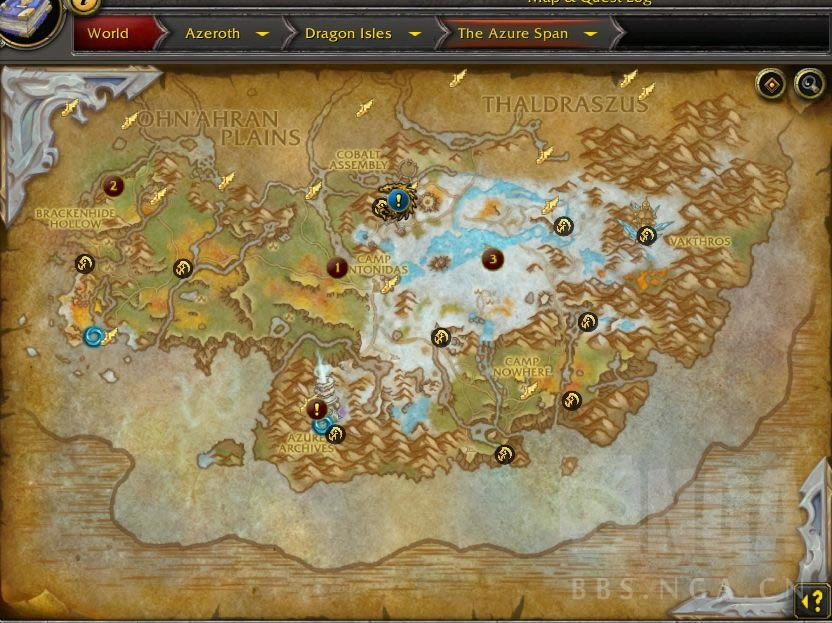This screenshot has width=832, height=623.
Task: Click the blue quest marker at Cobalt Assembly
Action: [399, 200]
